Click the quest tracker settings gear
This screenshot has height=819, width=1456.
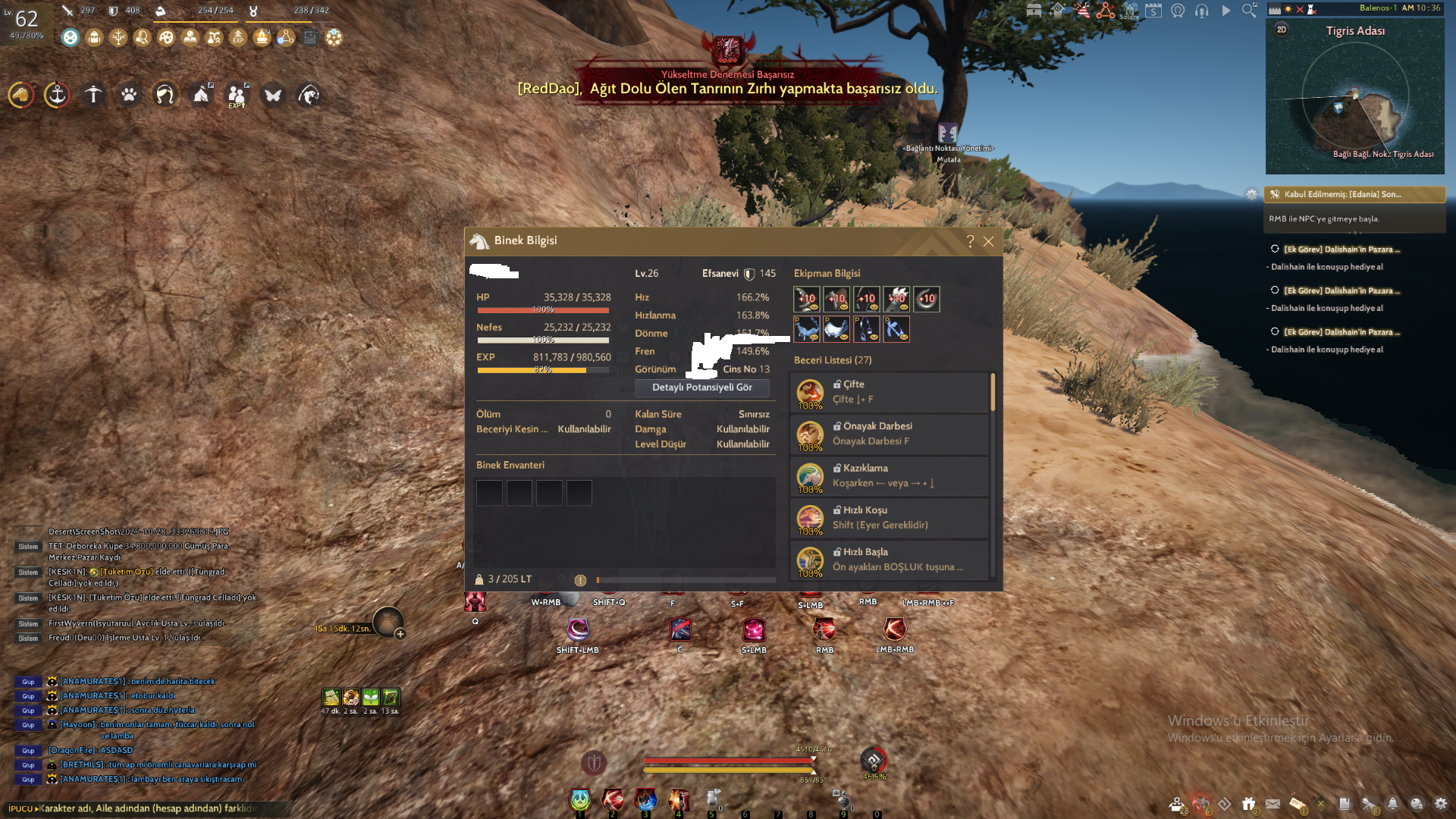coord(1251,195)
